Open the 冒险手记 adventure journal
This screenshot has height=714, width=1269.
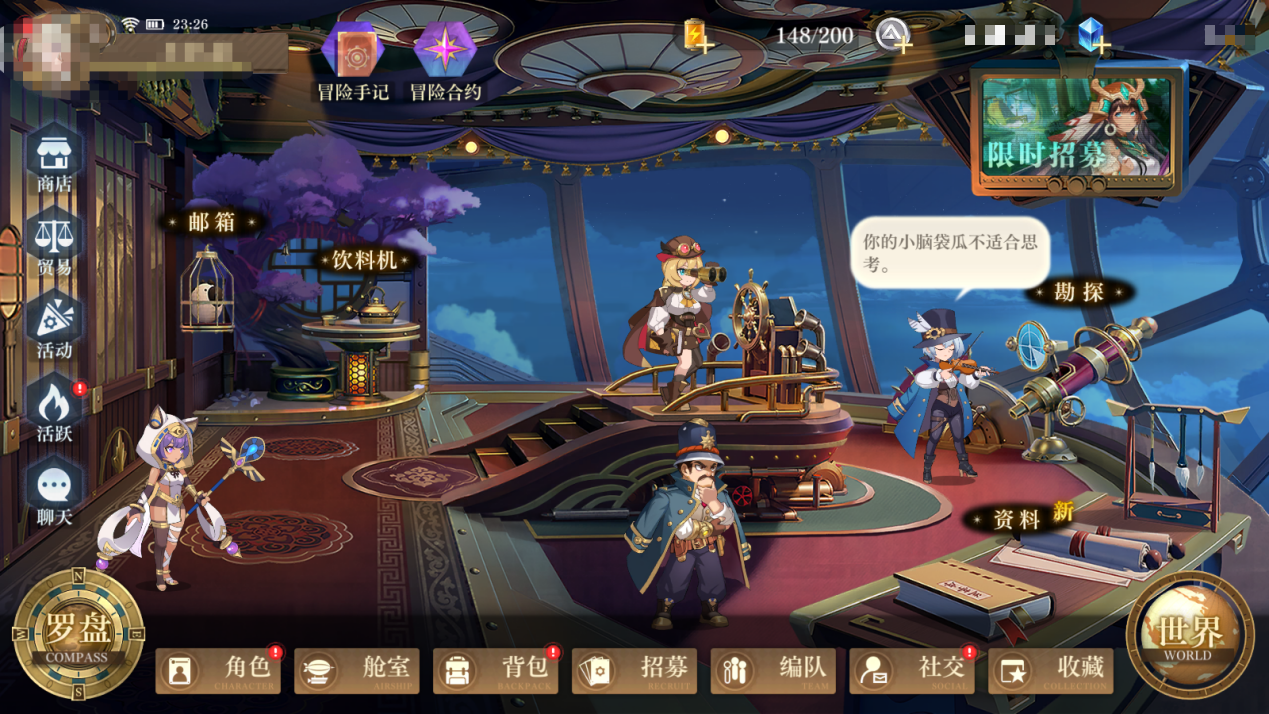point(352,58)
